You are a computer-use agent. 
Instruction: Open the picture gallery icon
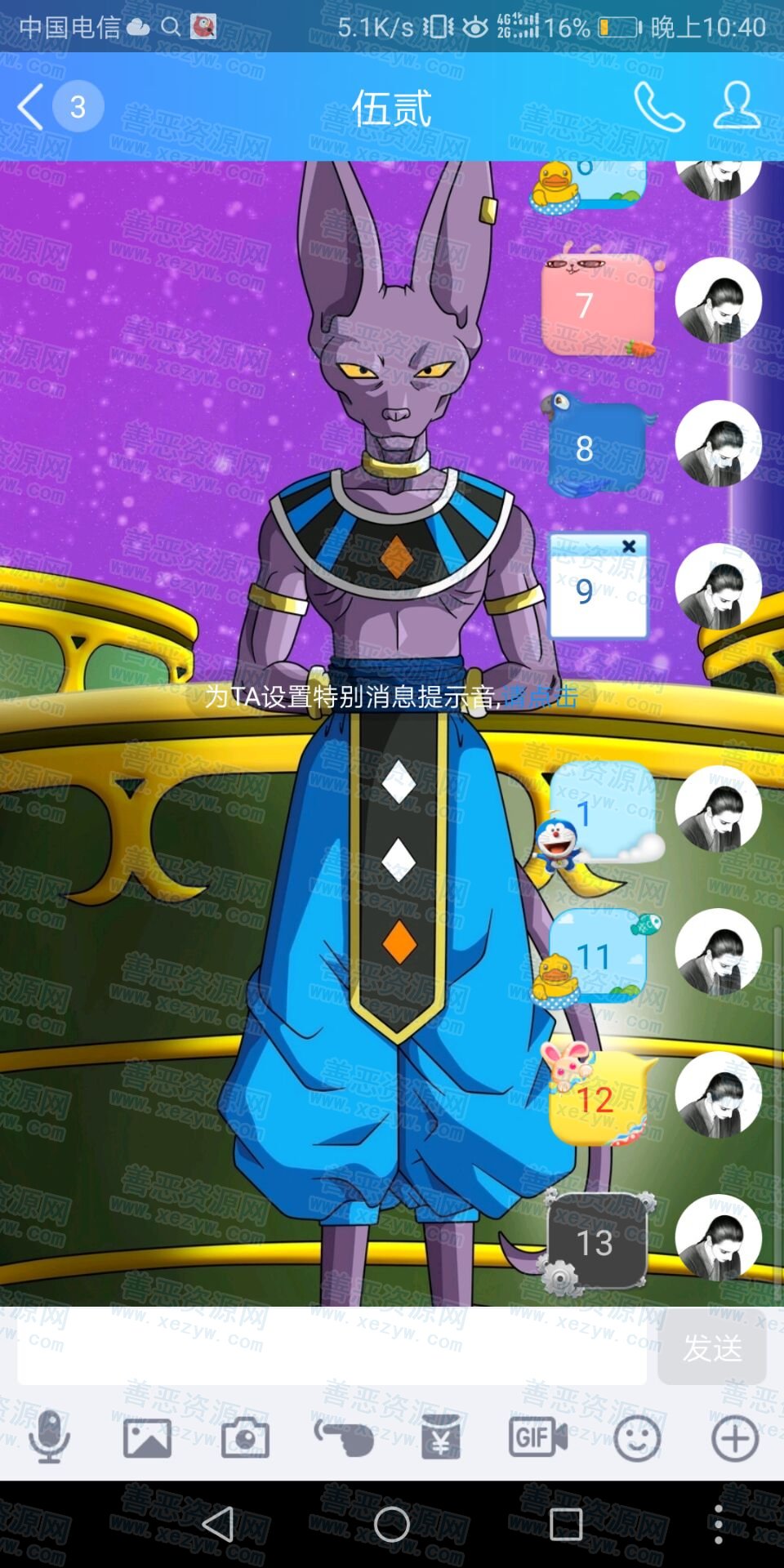tap(147, 1437)
